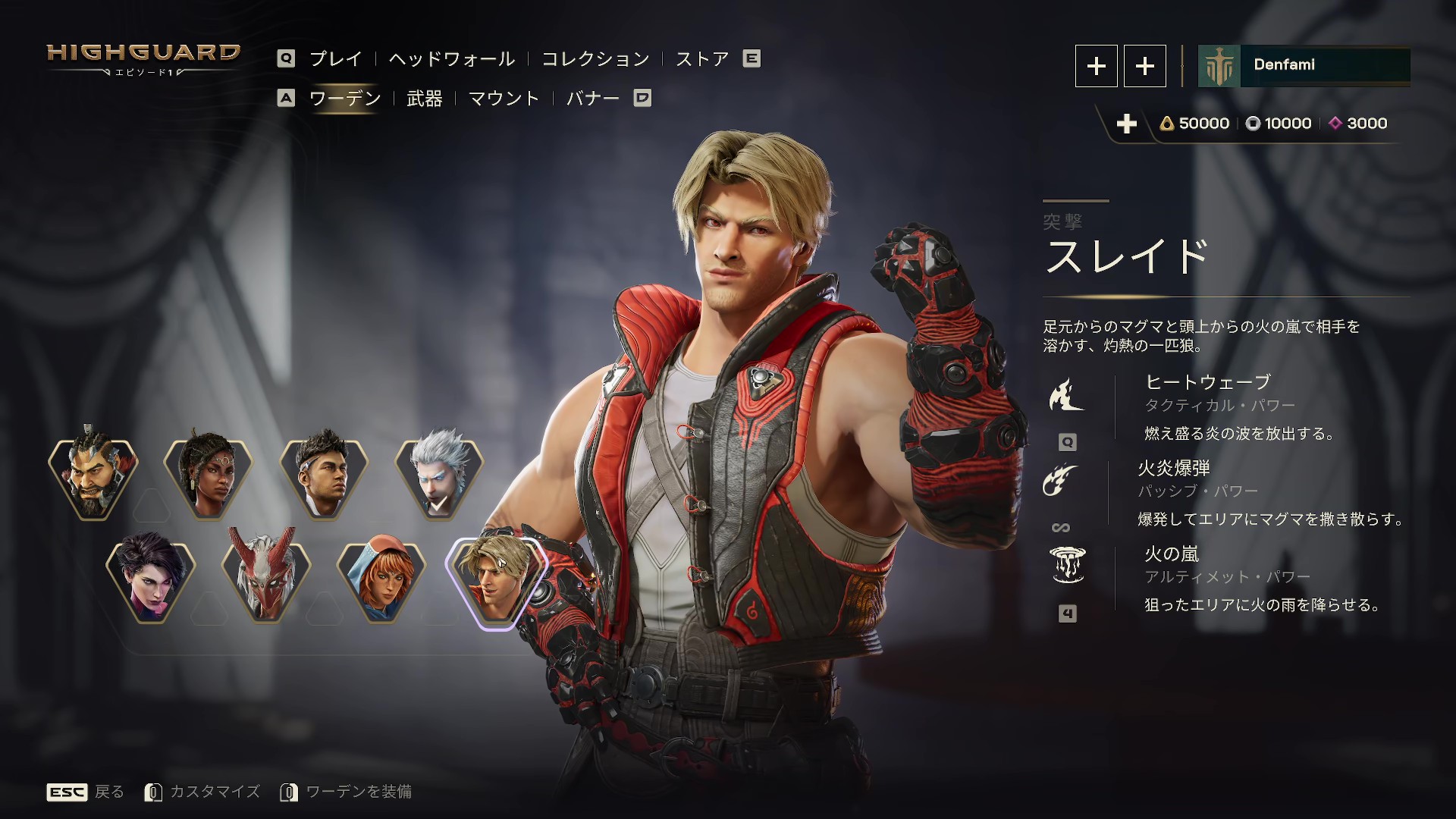The height and width of the screenshot is (819, 1456).
Task: Select the red dragon-masked warden portrait
Action: coord(267,576)
